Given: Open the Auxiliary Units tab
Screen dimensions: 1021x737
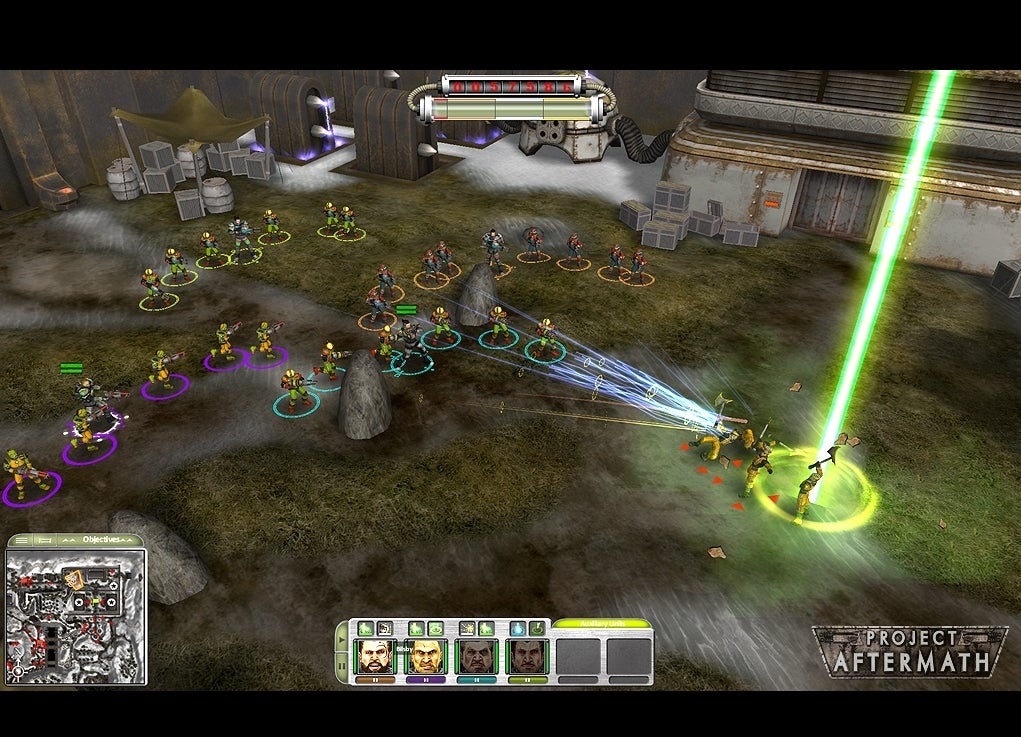Looking at the screenshot, I should 601,624.
